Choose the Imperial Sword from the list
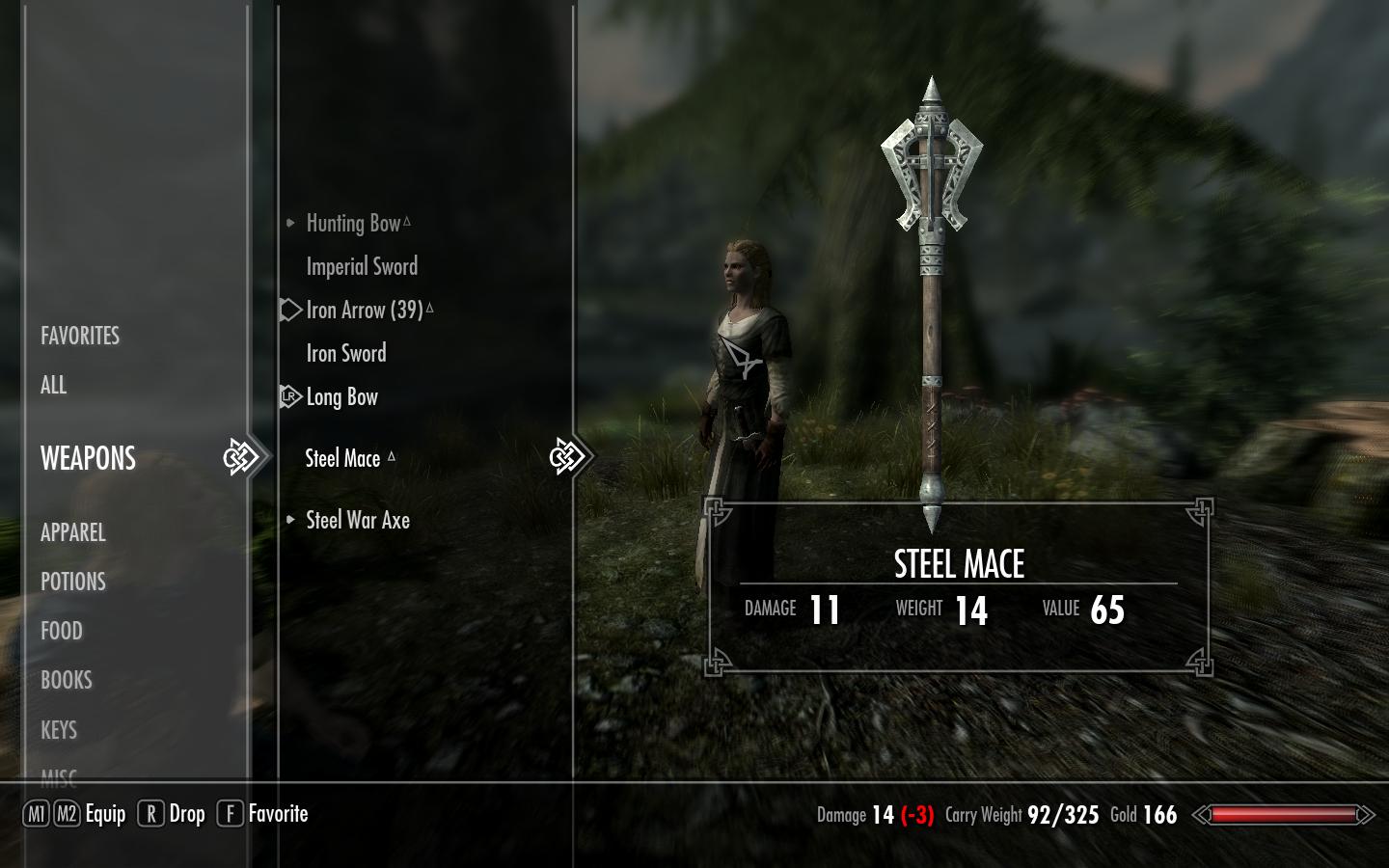Image resolution: width=1389 pixels, height=868 pixels. tap(362, 267)
